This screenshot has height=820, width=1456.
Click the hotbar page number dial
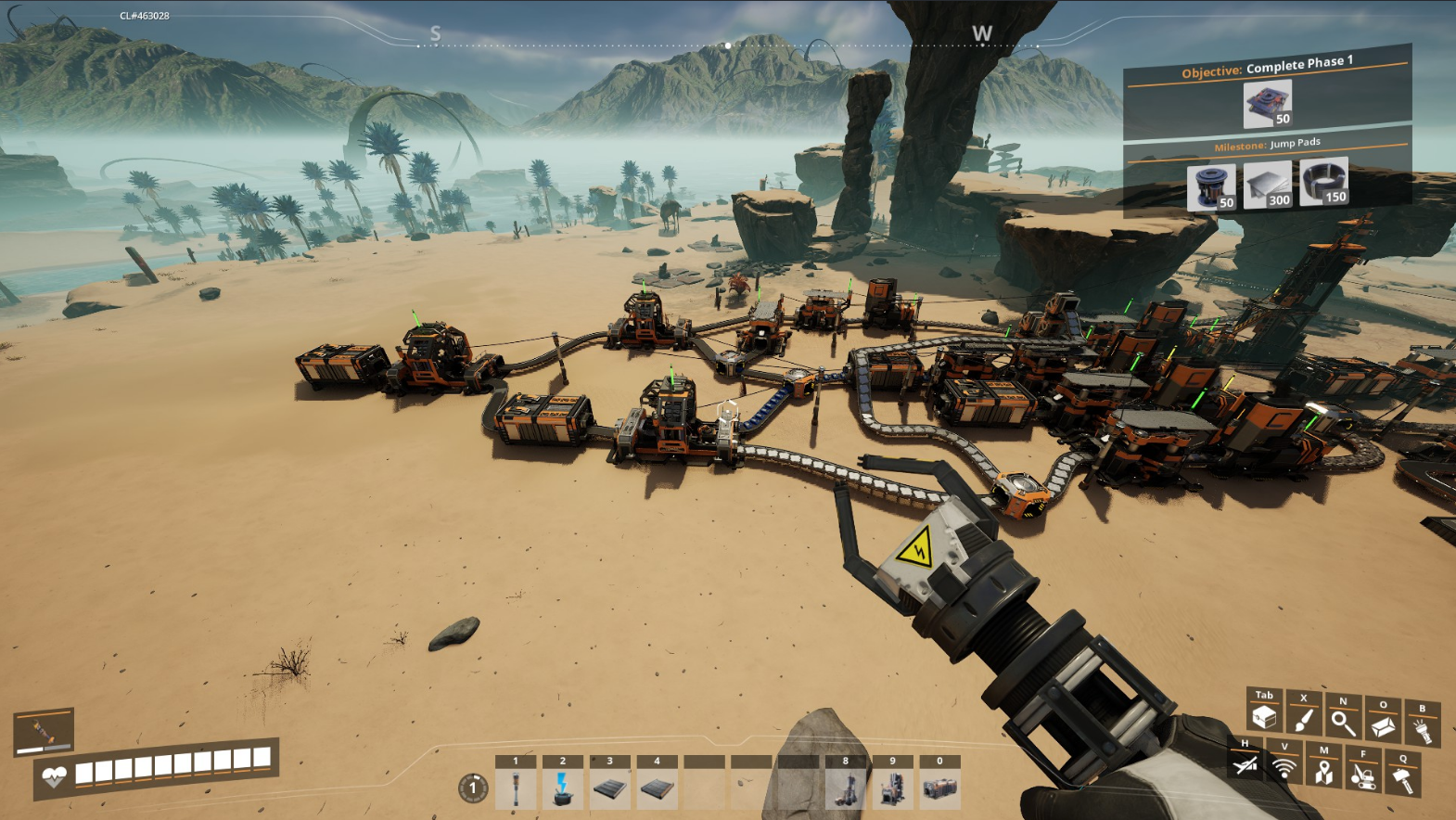[473, 788]
